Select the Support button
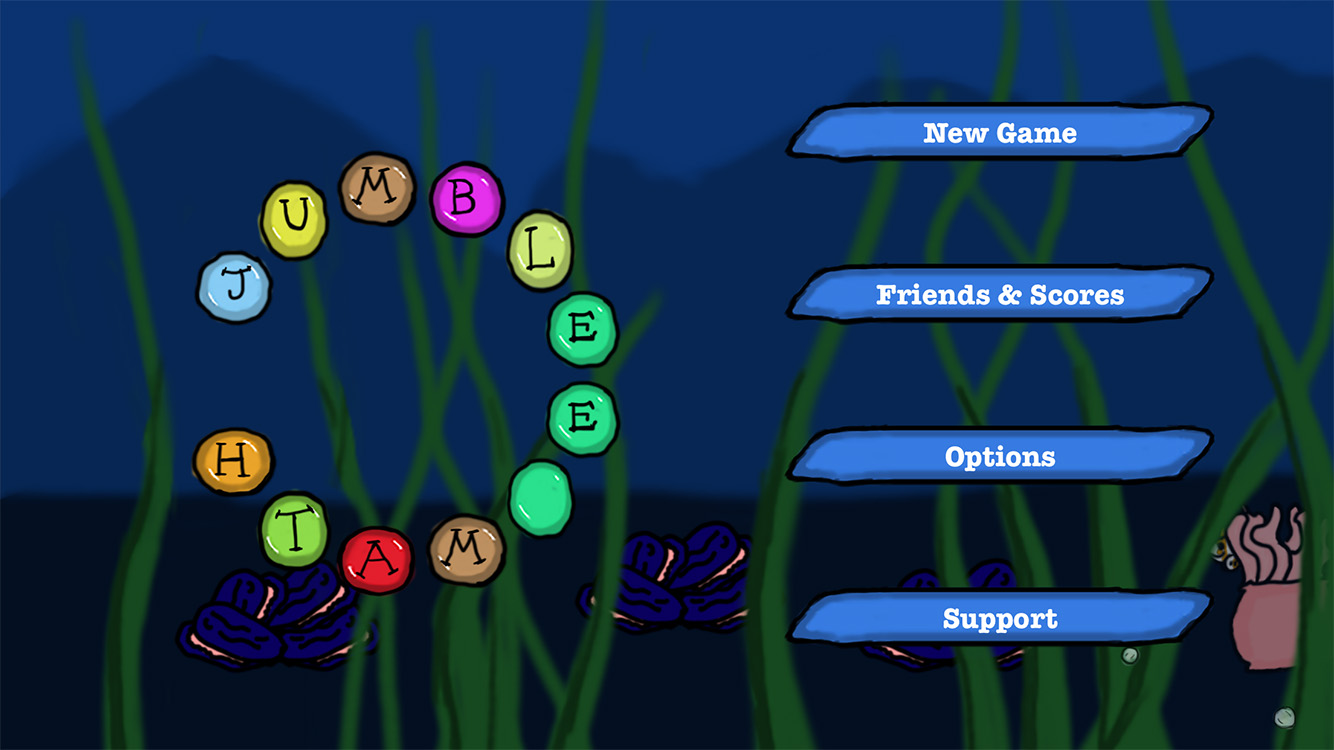Screen dimensions: 1334x750 (1000, 619)
